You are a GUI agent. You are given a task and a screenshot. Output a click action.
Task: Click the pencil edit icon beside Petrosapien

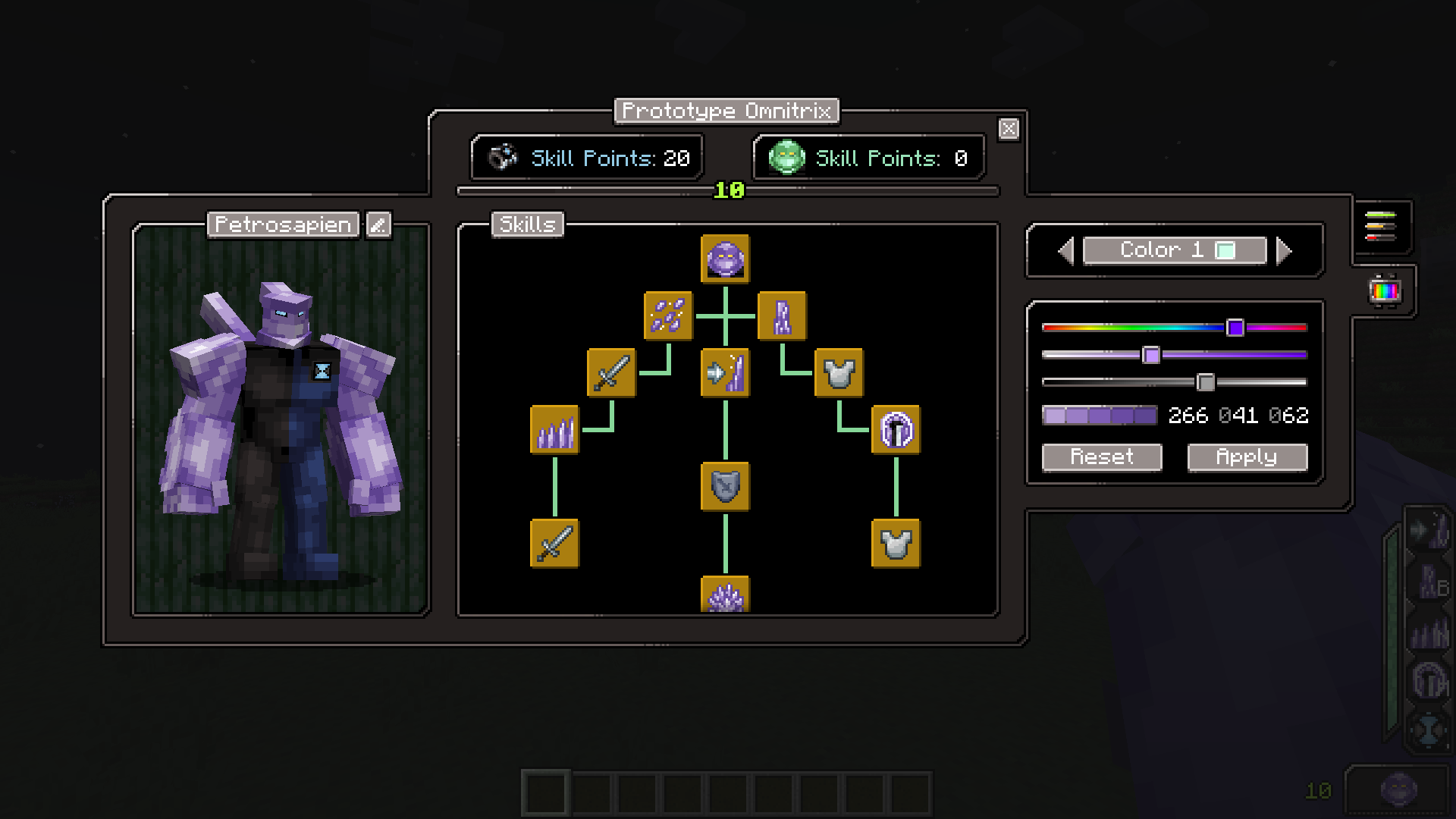tap(378, 224)
